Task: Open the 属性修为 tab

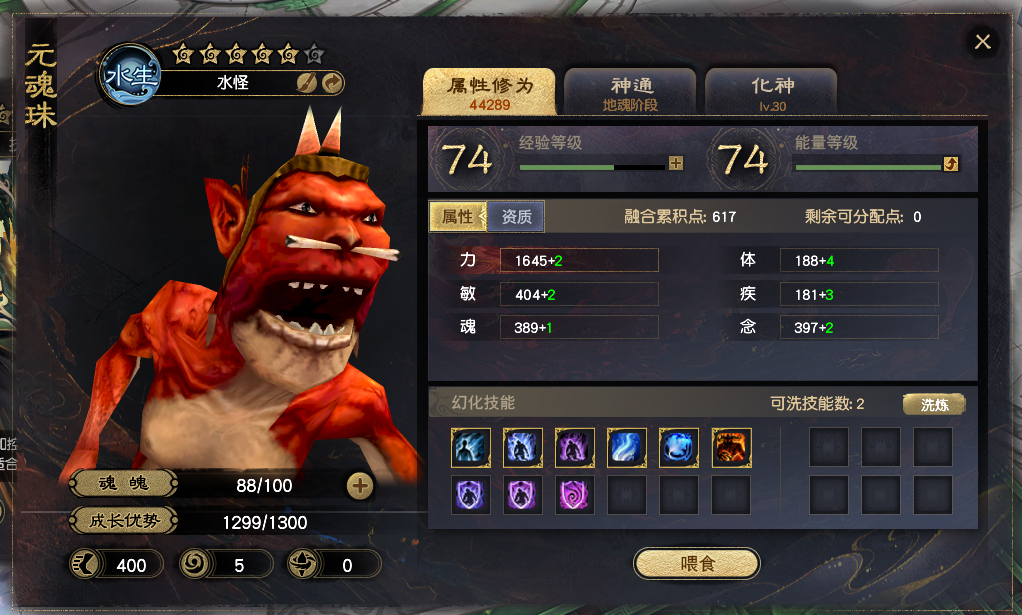Action: pyautogui.click(x=488, y=93)
